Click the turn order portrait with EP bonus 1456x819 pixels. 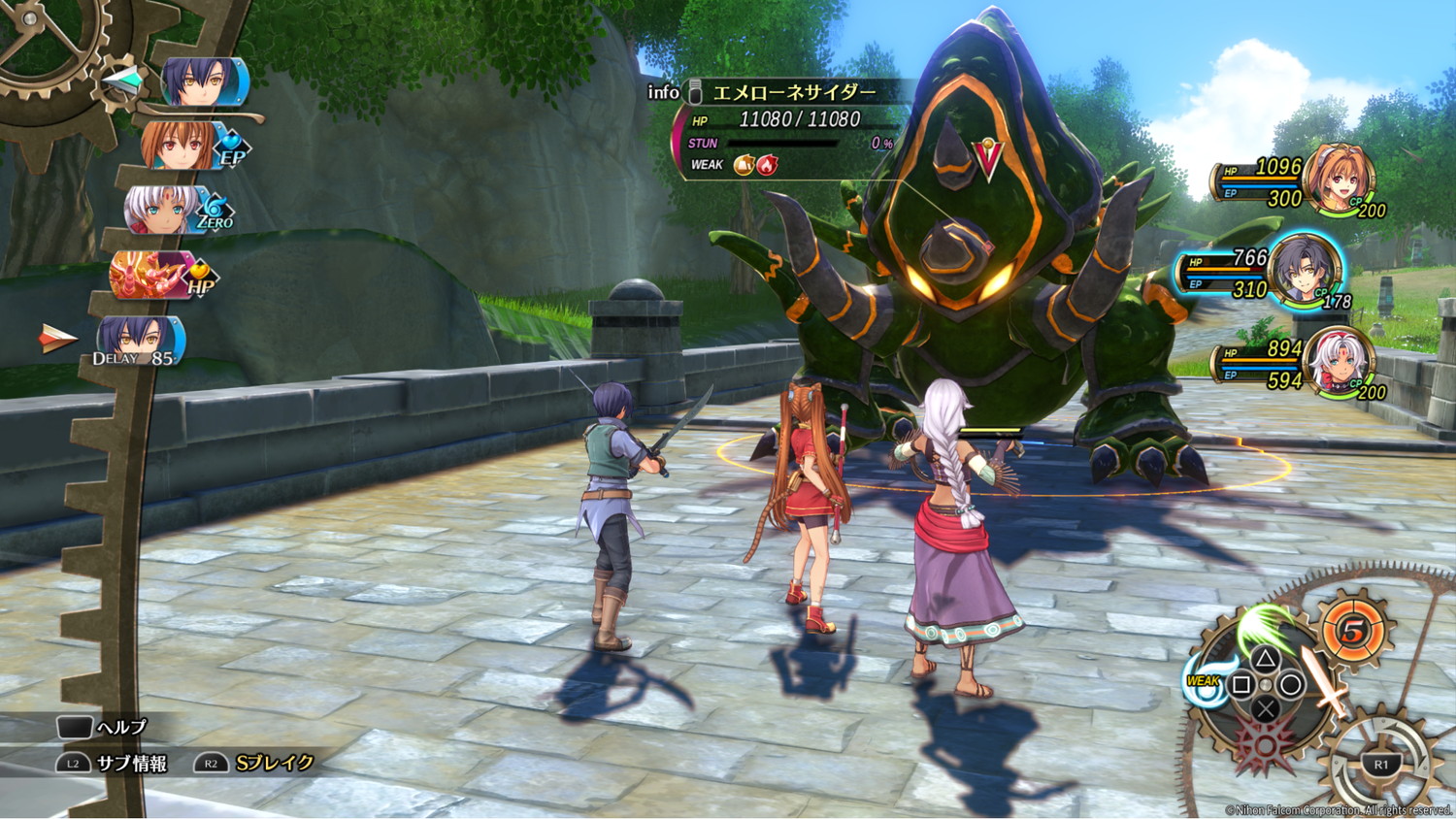pos(181,146)
